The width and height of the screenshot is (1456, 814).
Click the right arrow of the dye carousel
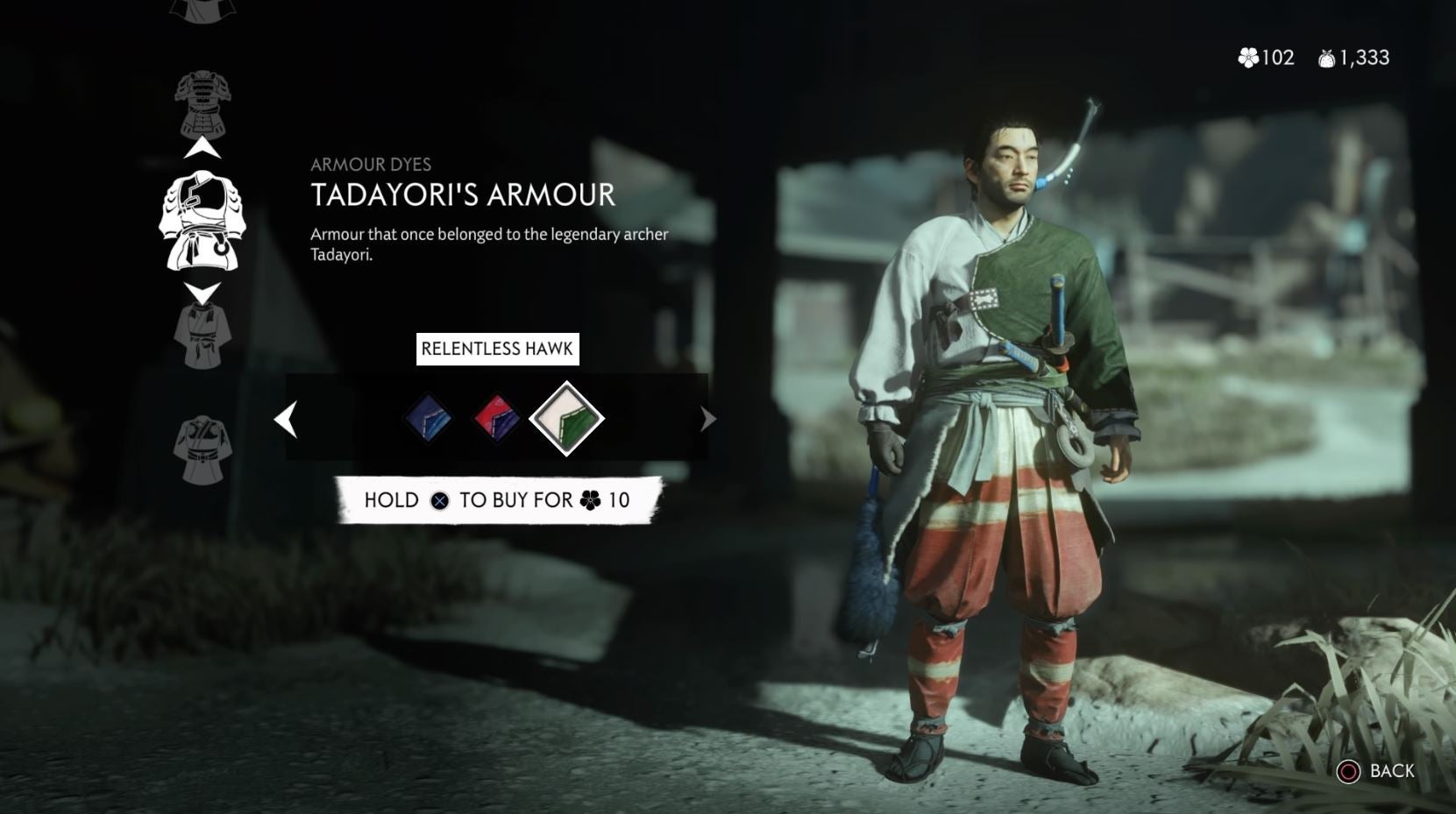point(707,420)
